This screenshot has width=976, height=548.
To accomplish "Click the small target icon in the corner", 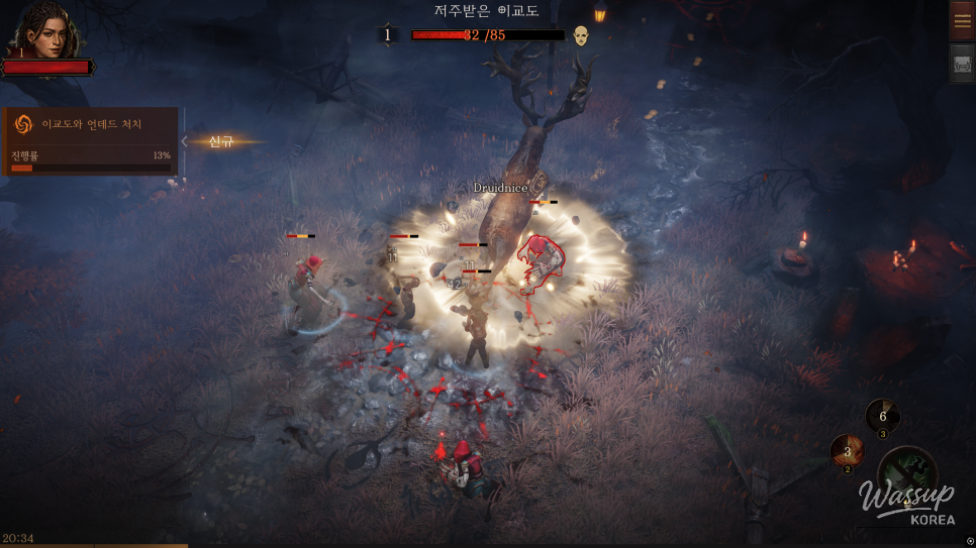I will (970, 541).
